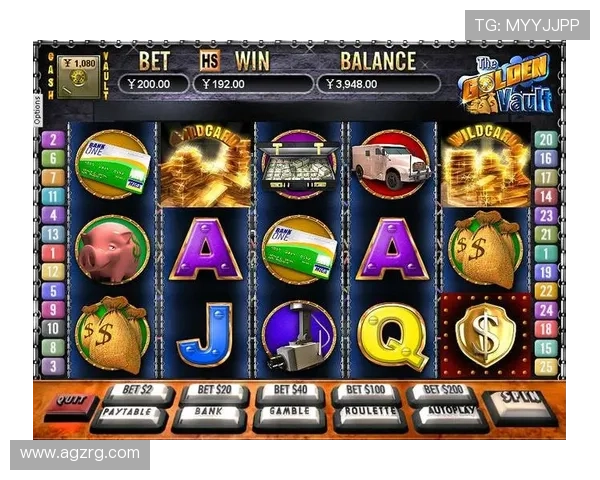Screen dimensions: 600x480
Task: Open the Cash Vault safe icon
Action: click(x=78, y=76)
